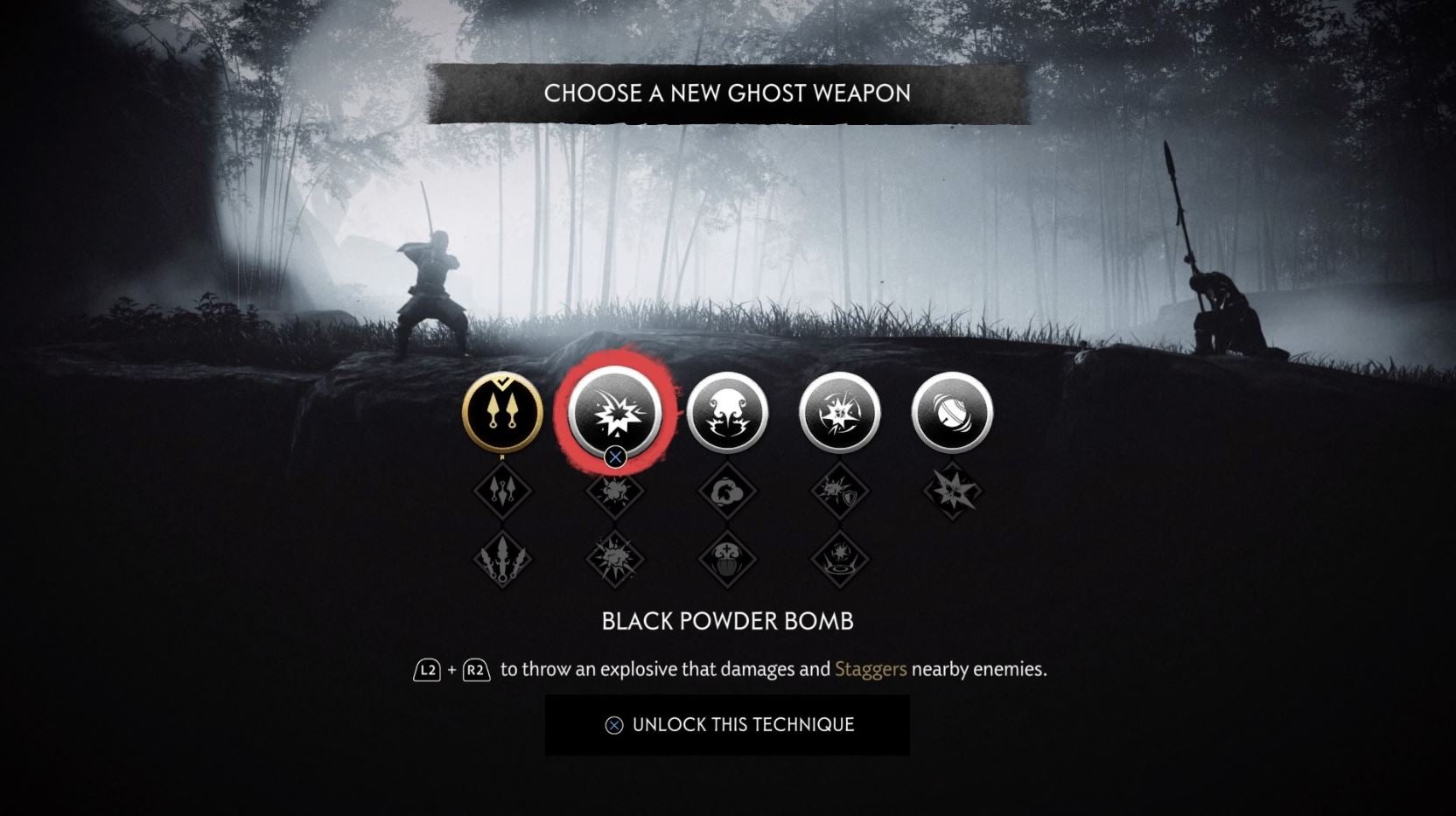Open the first Kunai upgrade diamond
The width and height of the screenshot is (1456, 816).
point(503,492)
